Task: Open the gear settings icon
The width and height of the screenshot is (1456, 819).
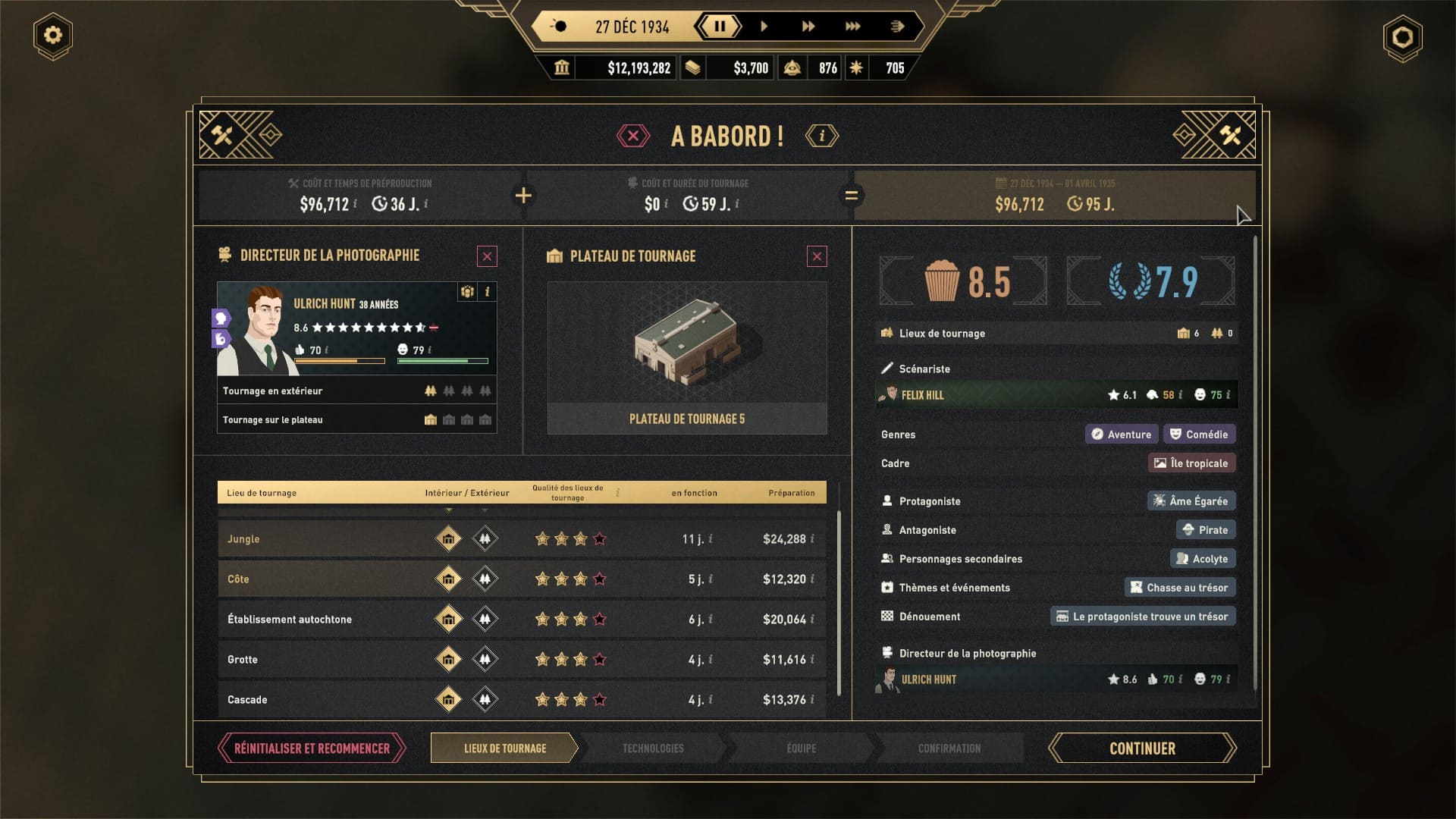Action: coord(53,36)
